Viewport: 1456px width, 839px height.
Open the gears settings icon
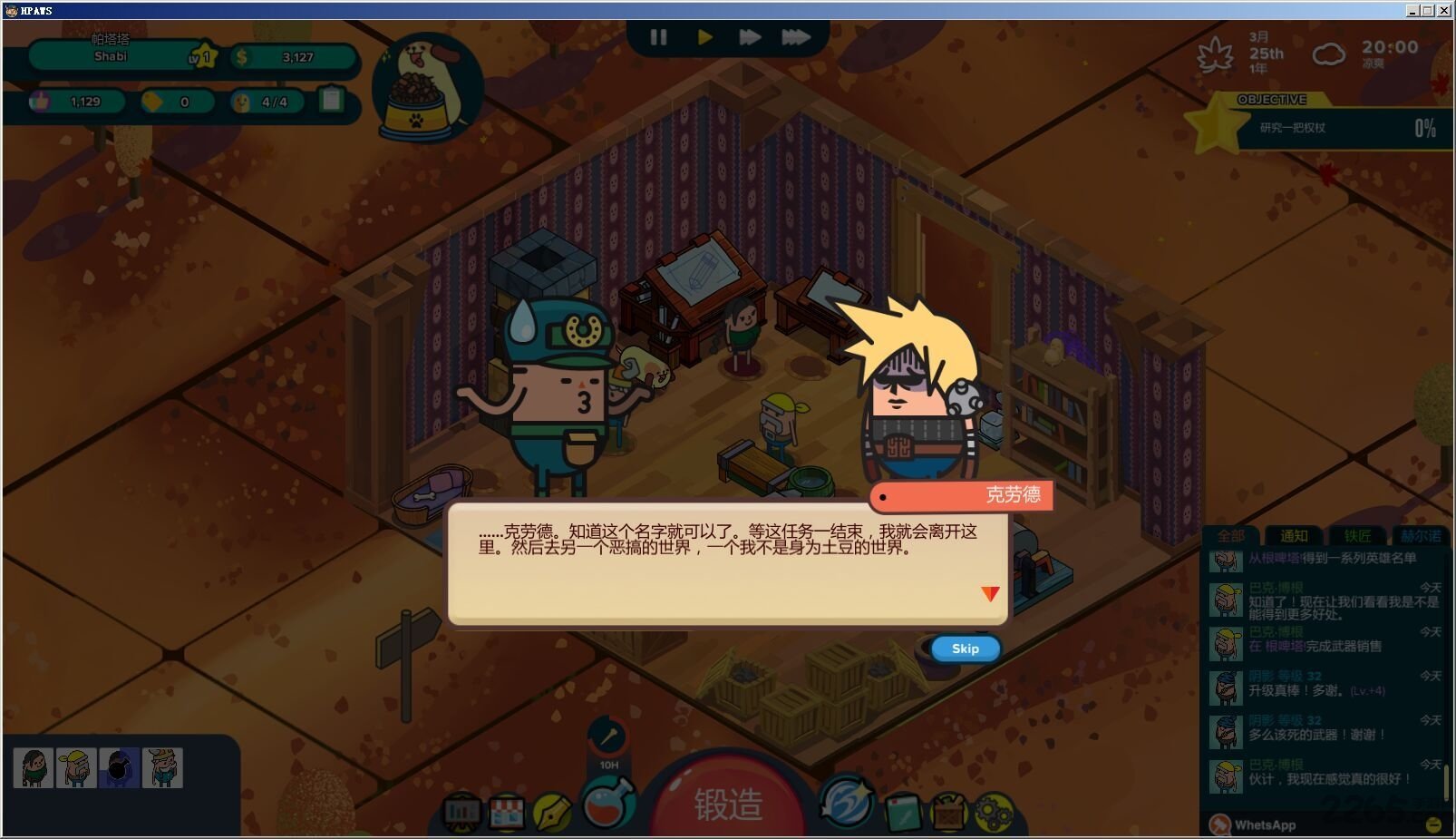(994, 810)
